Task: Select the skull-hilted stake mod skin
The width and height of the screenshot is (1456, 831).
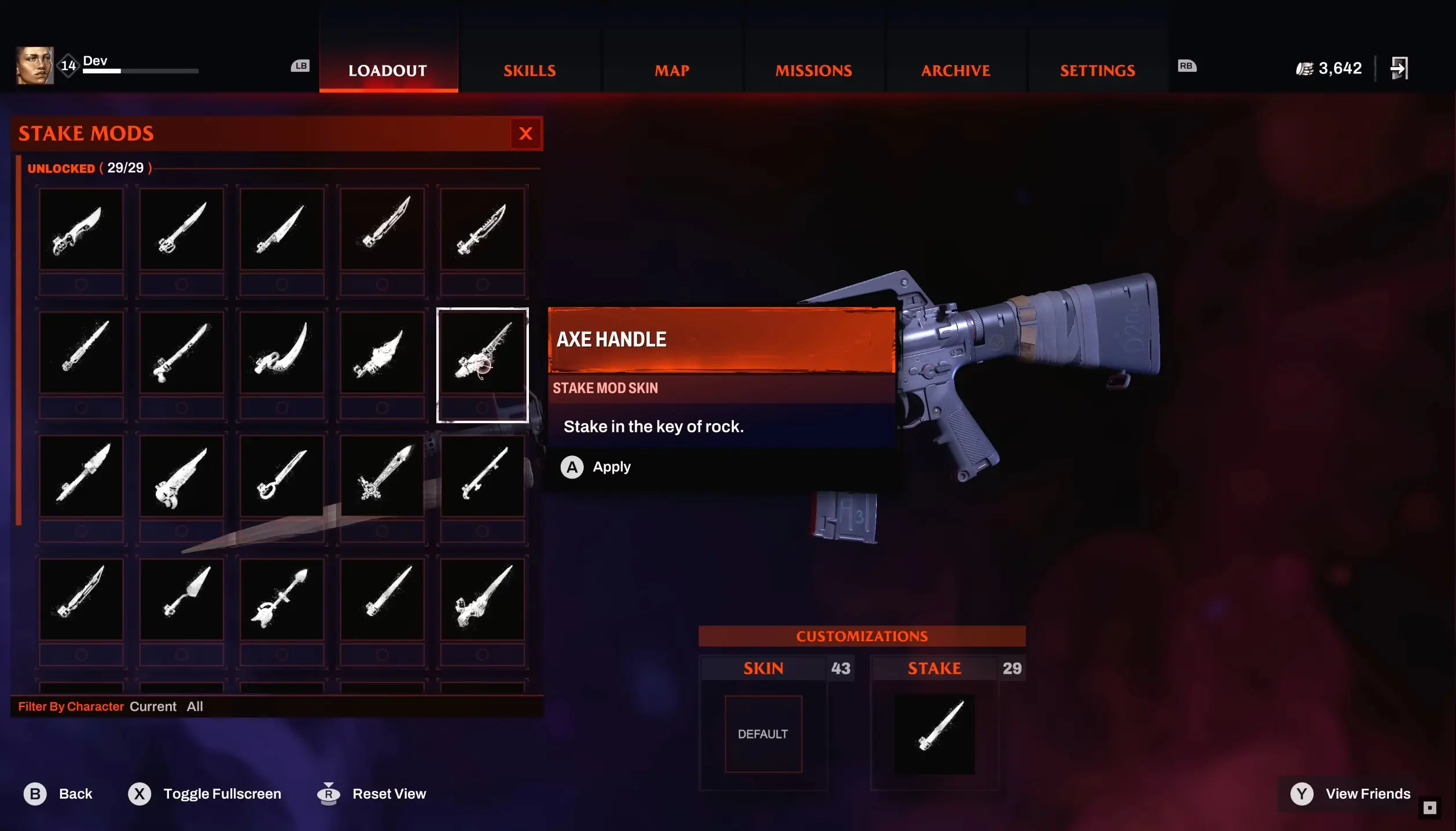Action: coord(182,476)
